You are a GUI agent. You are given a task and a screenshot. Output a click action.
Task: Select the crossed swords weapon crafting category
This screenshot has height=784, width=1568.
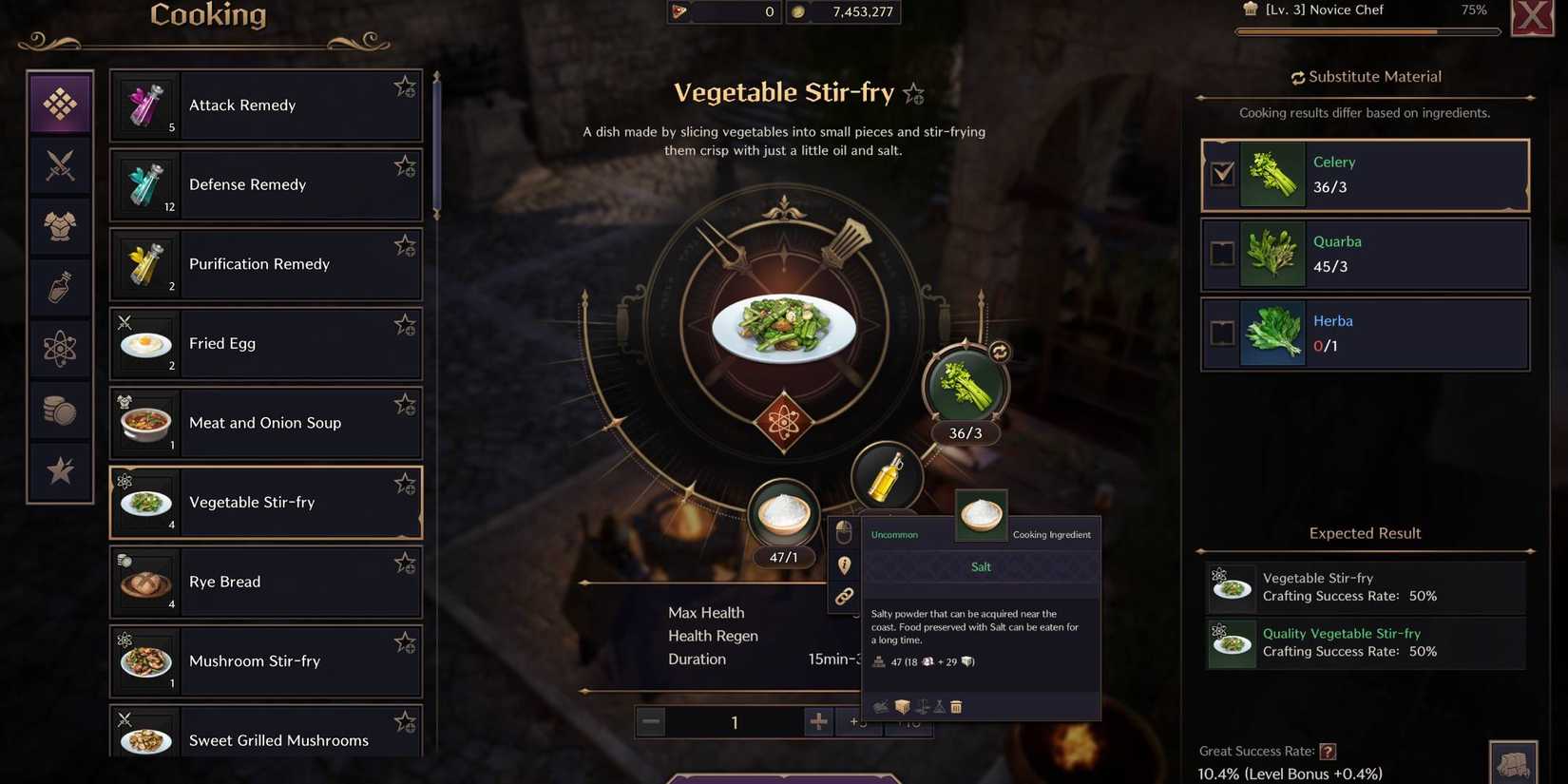[x=60, y=165]
